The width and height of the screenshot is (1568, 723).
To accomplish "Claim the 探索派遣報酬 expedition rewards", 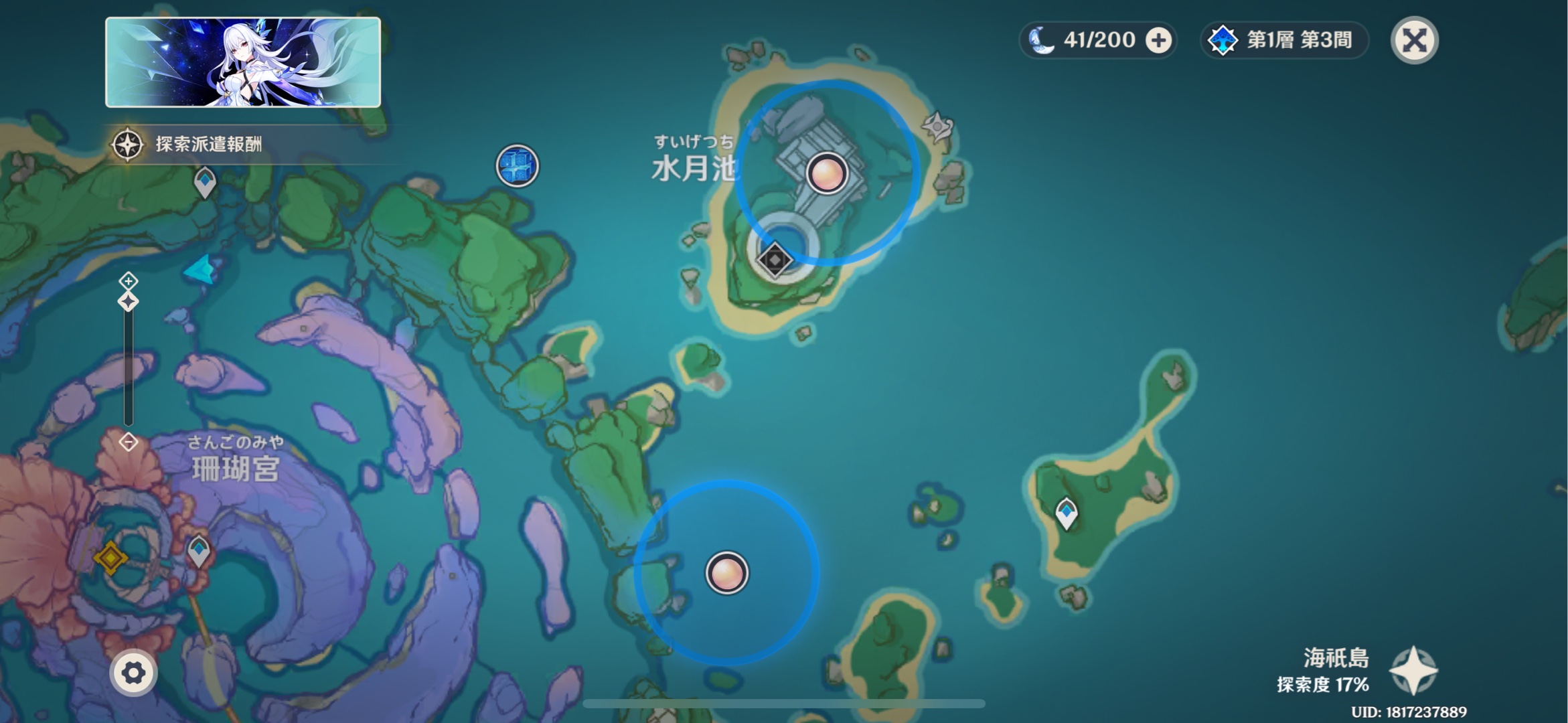I will coord(194,144).
